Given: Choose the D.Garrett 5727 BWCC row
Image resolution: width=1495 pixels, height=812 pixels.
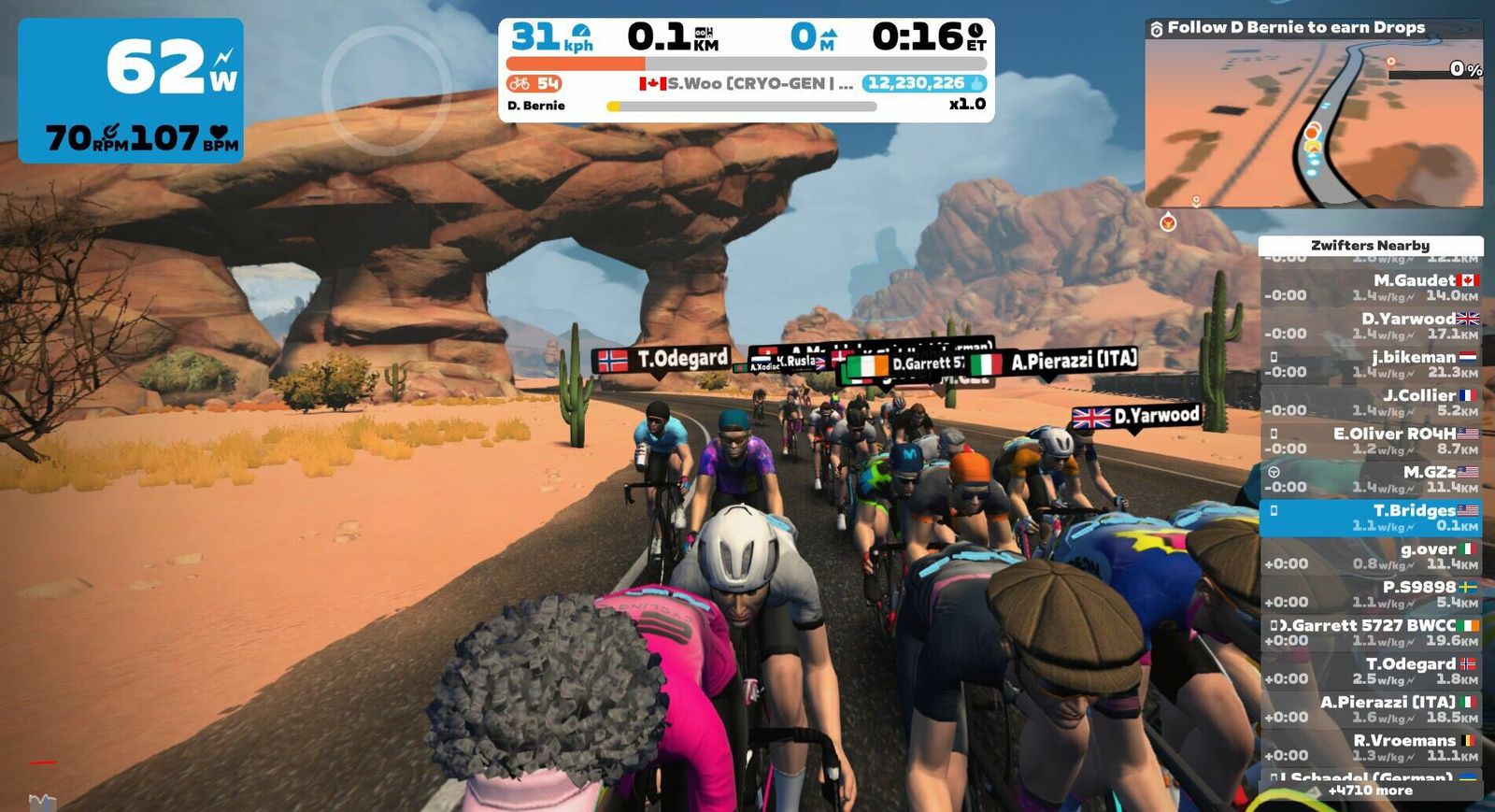Looking at the screenshot, I should tap(1371, 633).
